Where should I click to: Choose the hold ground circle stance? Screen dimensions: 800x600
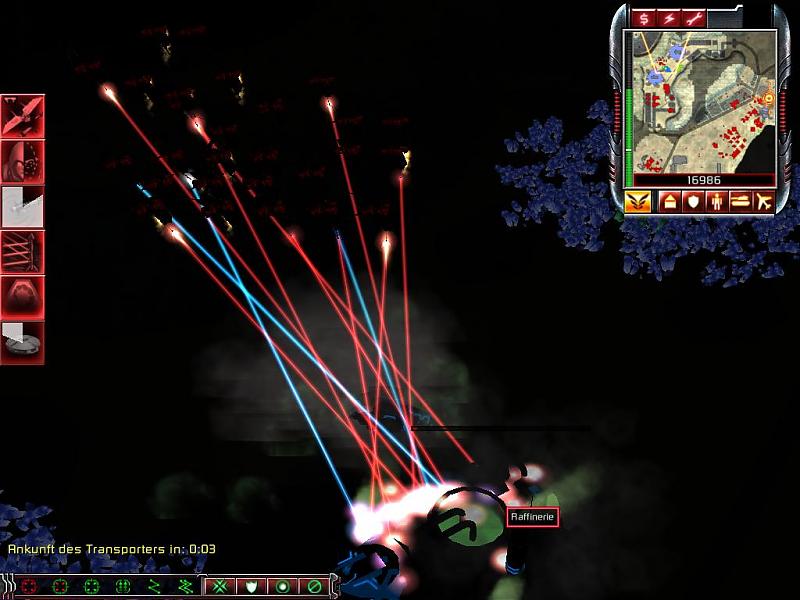283,586
